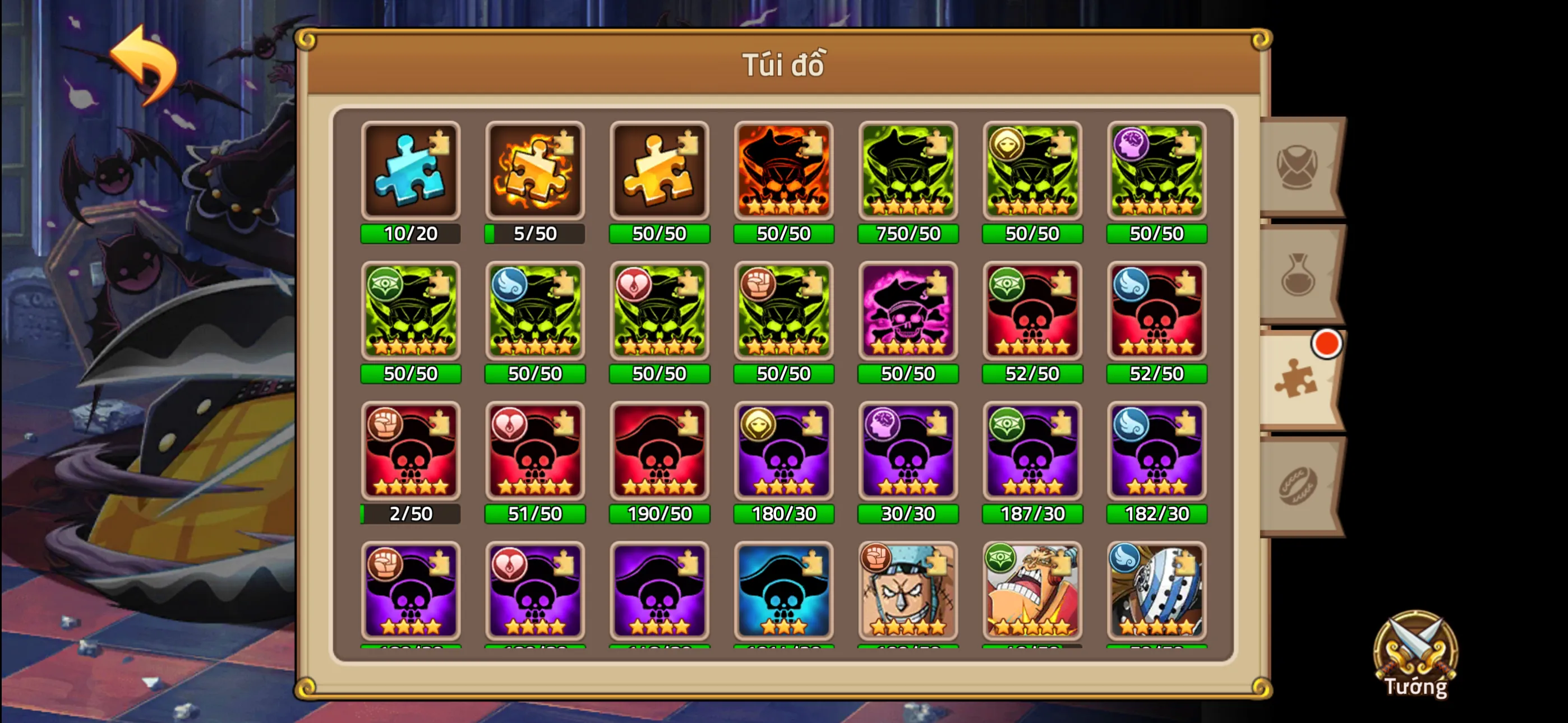Select Killer's masked hero fragment
The width and height of the screenshot is (1568, 723).
click(x=1156, y=590)
